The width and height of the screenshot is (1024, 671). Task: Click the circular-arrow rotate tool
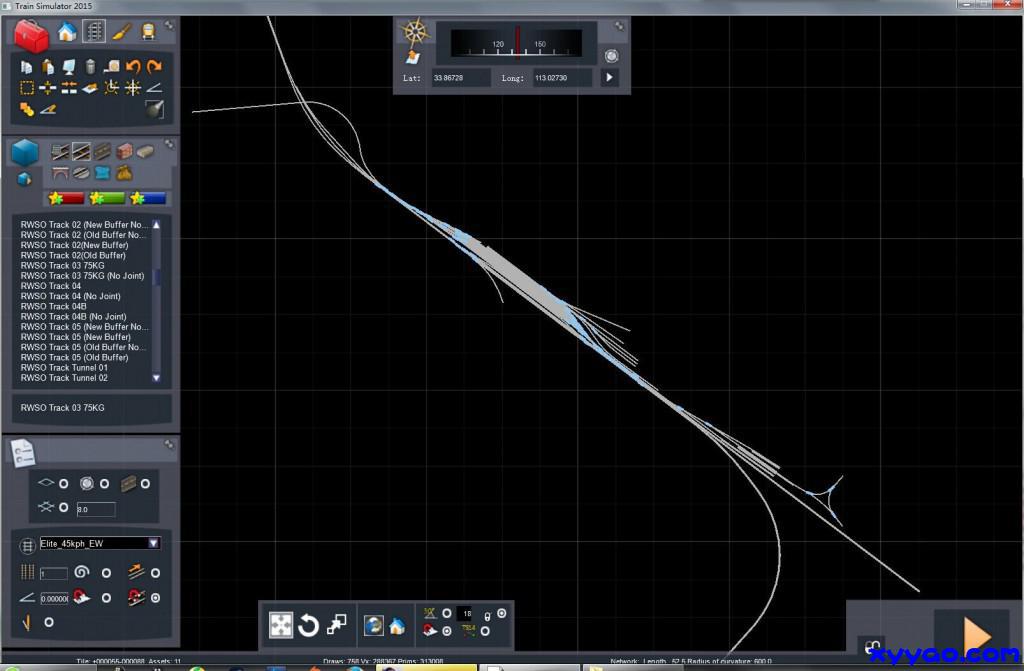309,626
